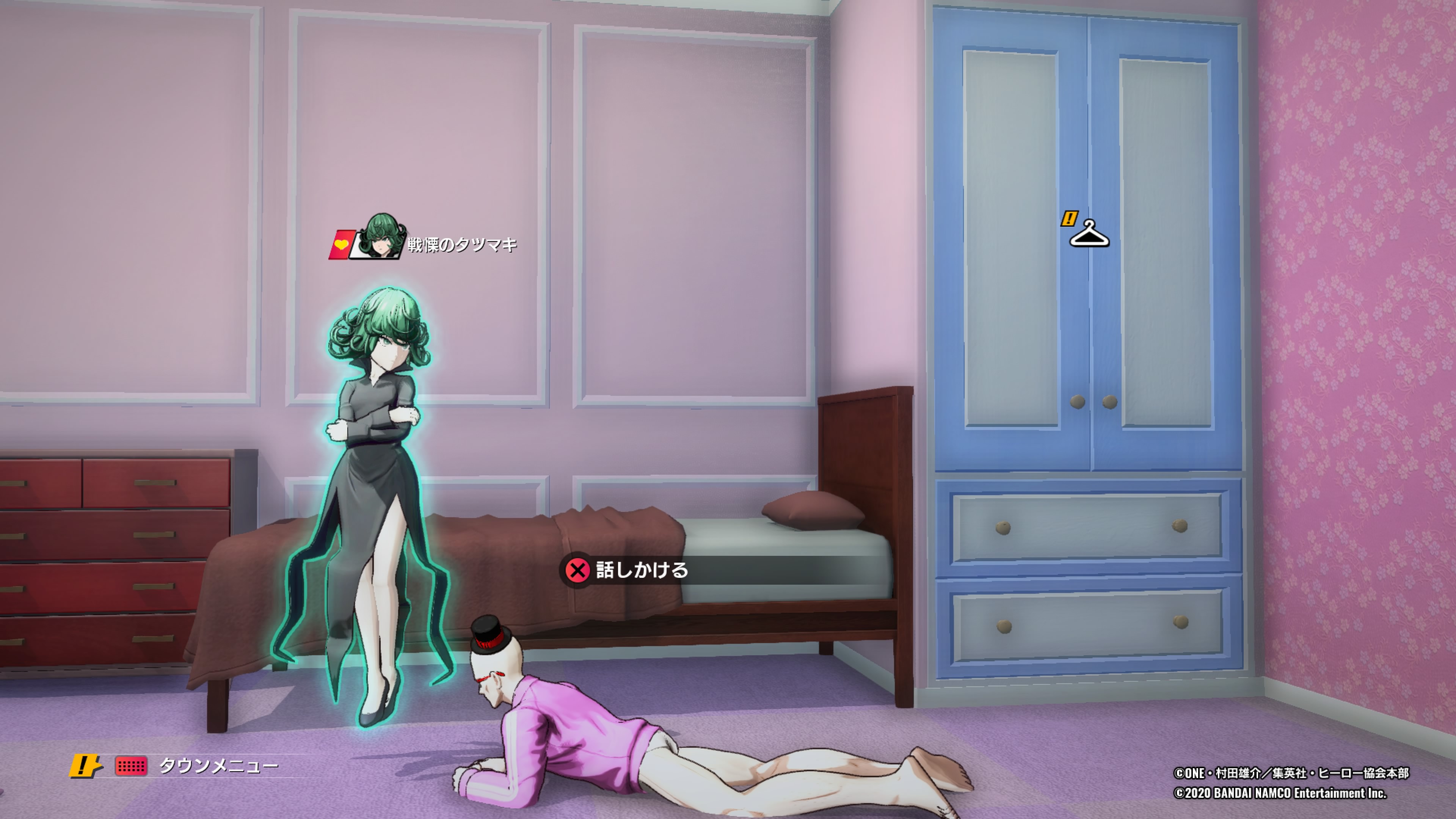Image resolution: width=1456 pixels, height=819 pixels.
Task: Open the タウンメニュー town menu
Action: (x=218, y=766)
